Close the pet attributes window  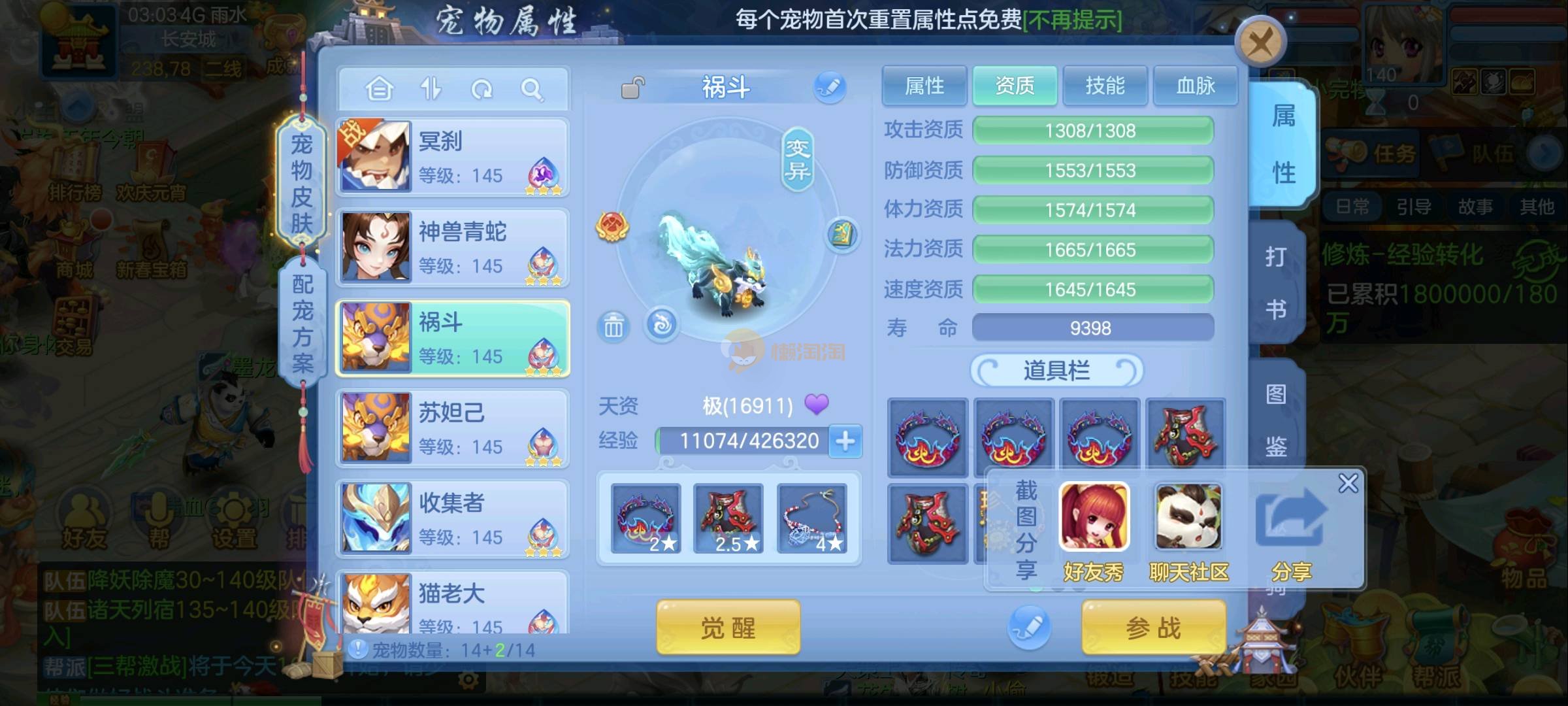1260,44
